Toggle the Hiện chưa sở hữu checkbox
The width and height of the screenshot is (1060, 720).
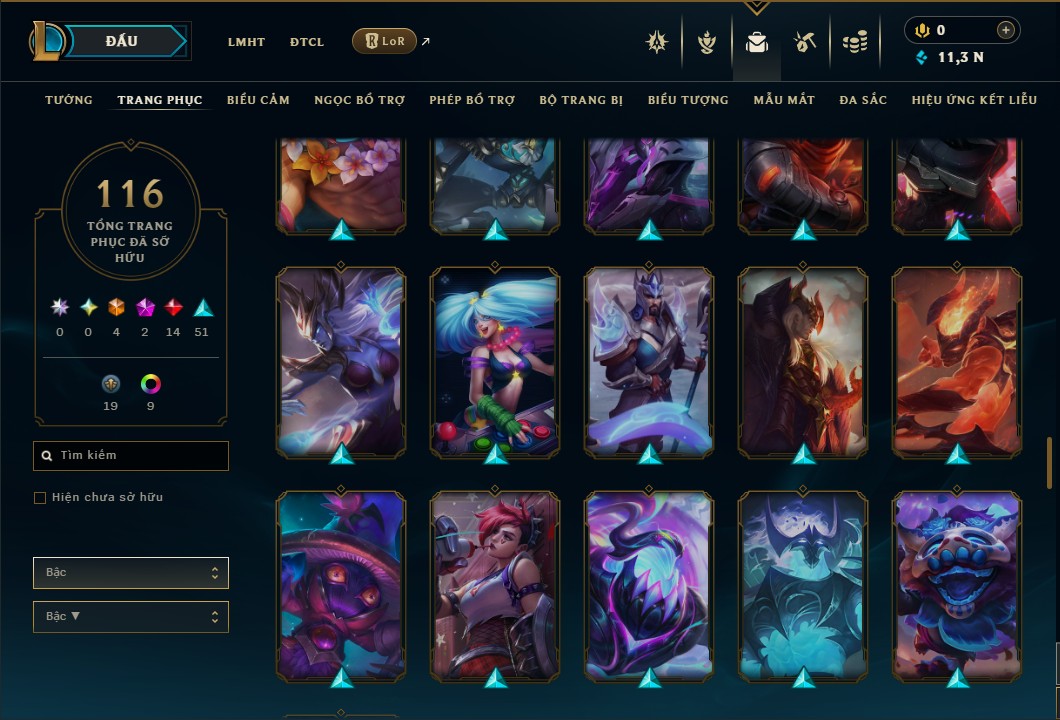(x=40, y=498)
